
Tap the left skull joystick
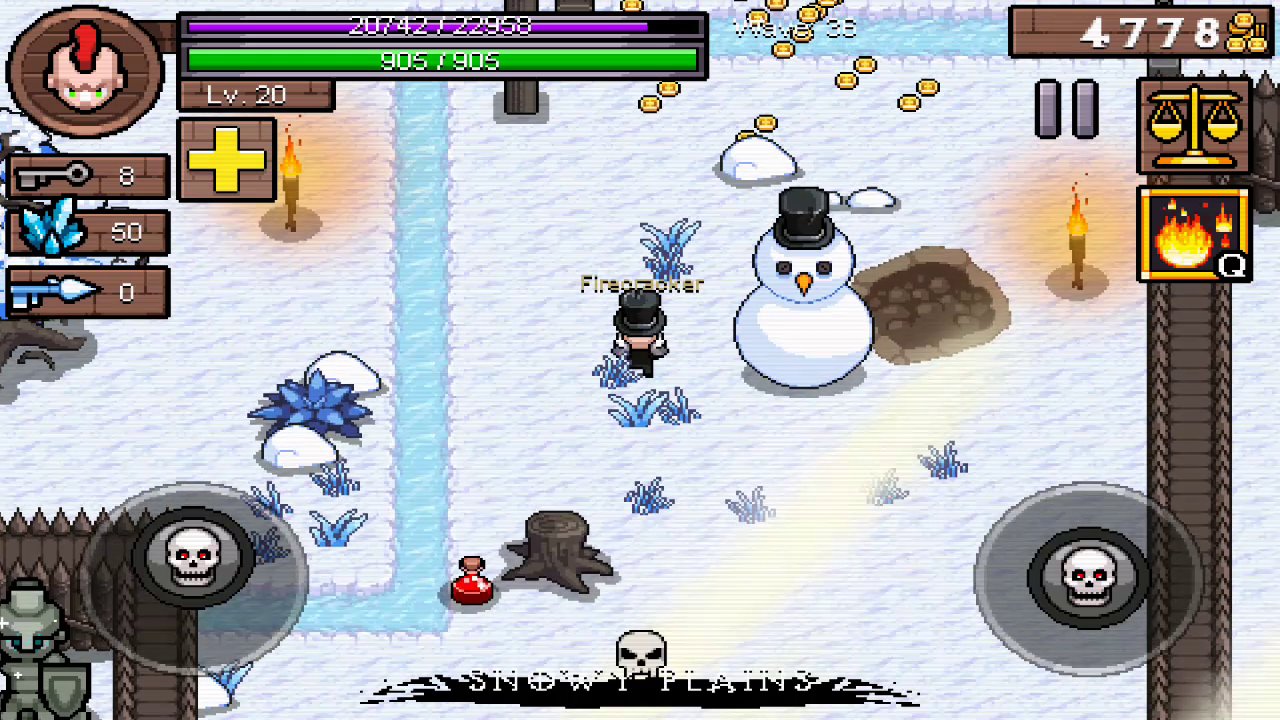[193, 559]
